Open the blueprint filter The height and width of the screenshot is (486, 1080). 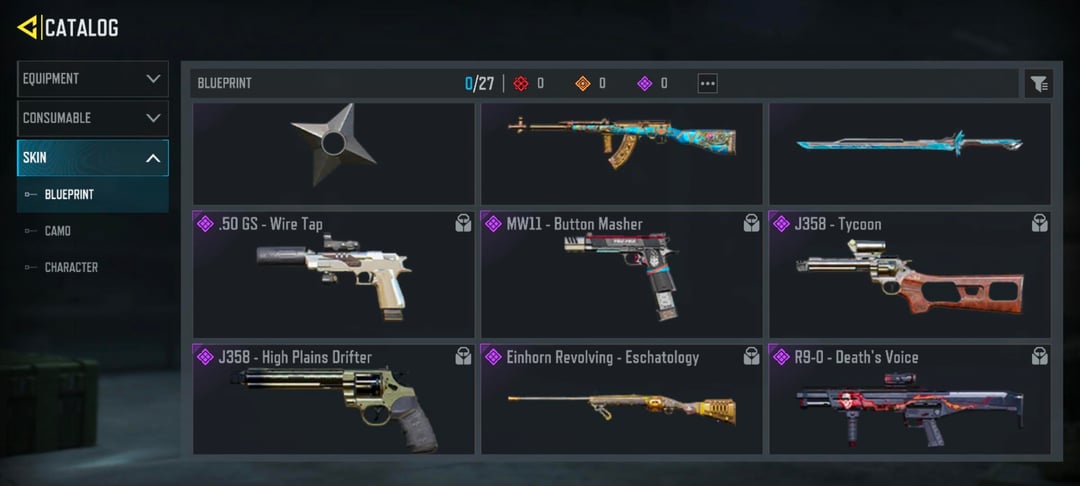(x=1039, y=84)
